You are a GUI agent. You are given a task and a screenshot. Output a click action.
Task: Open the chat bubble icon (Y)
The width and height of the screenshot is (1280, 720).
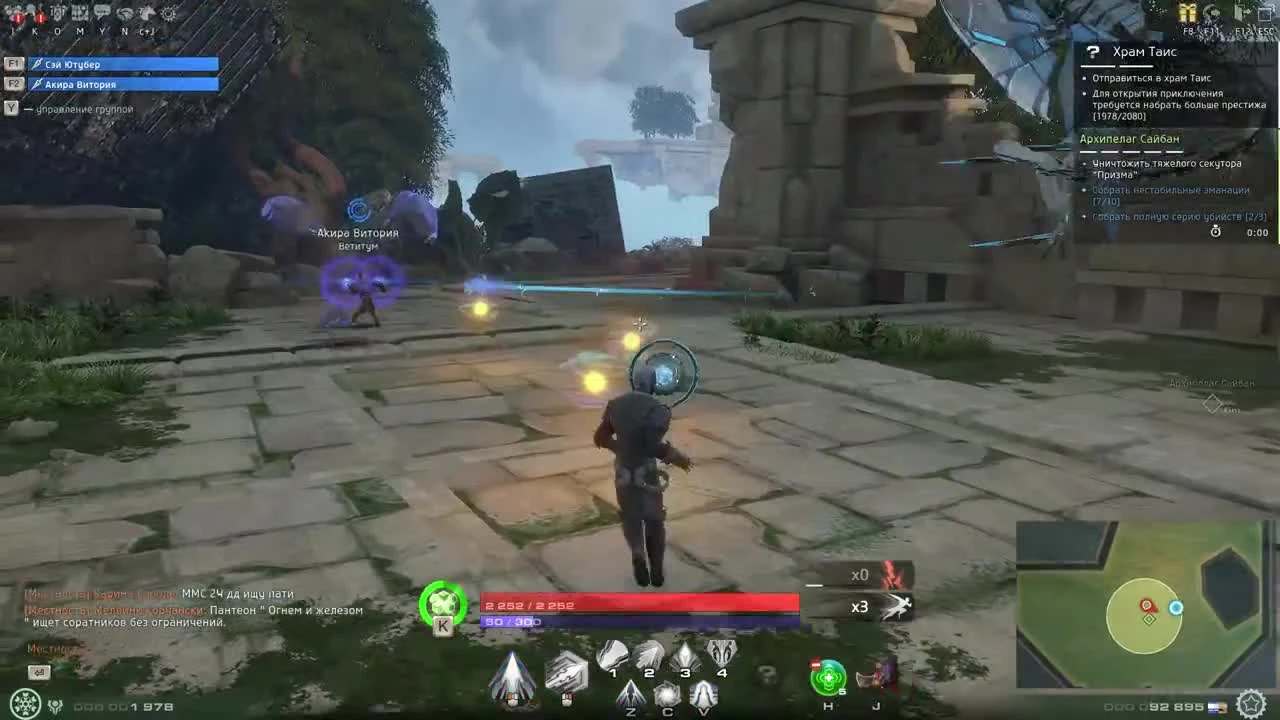[x=102, y=12]
